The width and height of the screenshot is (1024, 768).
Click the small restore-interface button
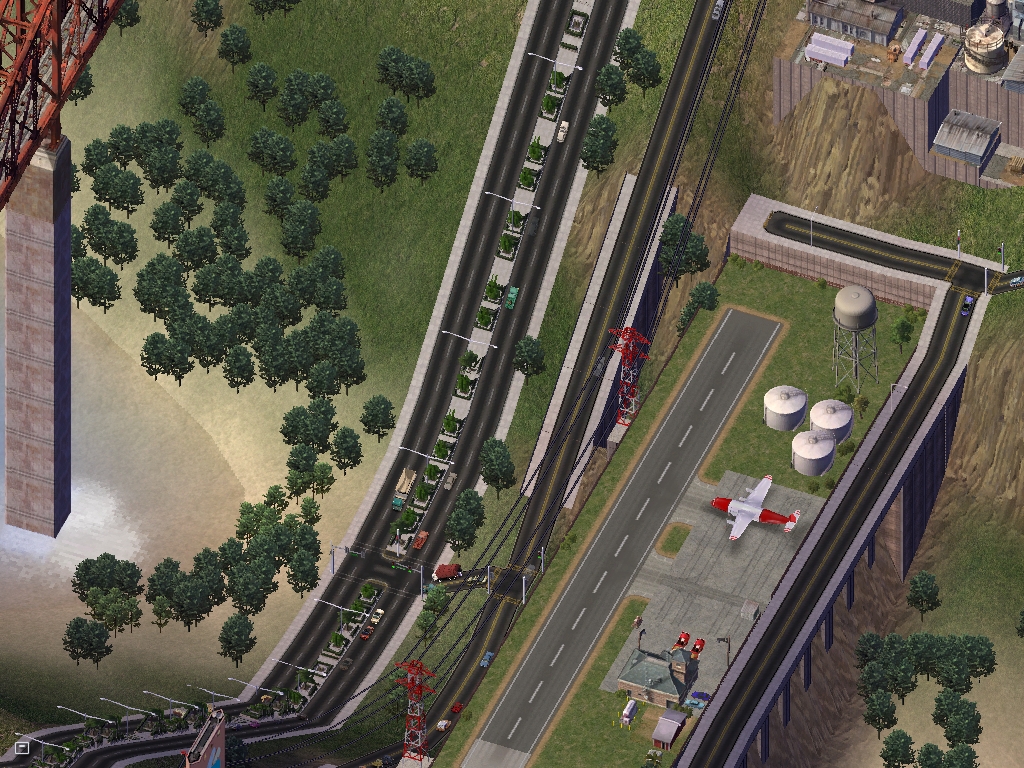pyautogui.click(x=22, y=746)
